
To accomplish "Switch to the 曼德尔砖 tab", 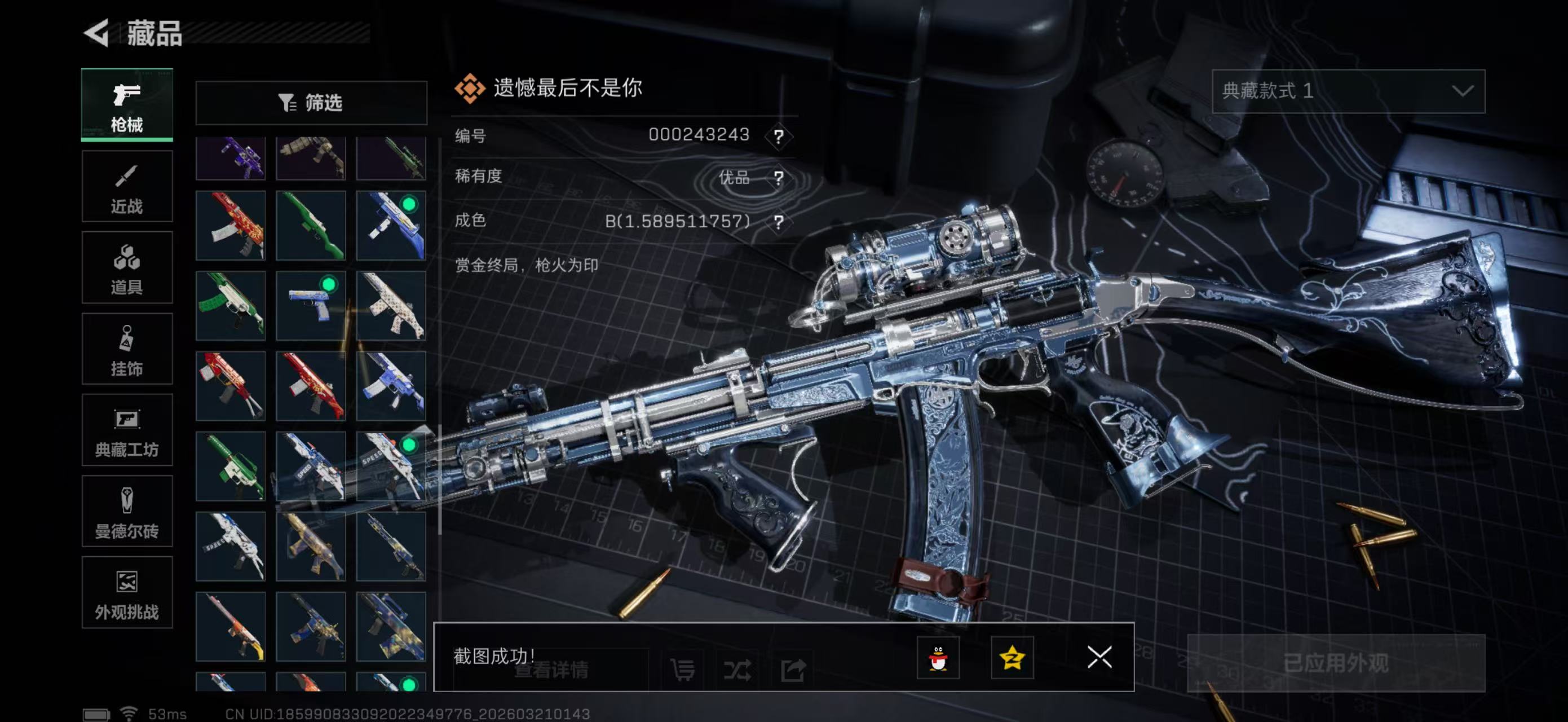I will (127, 512).
